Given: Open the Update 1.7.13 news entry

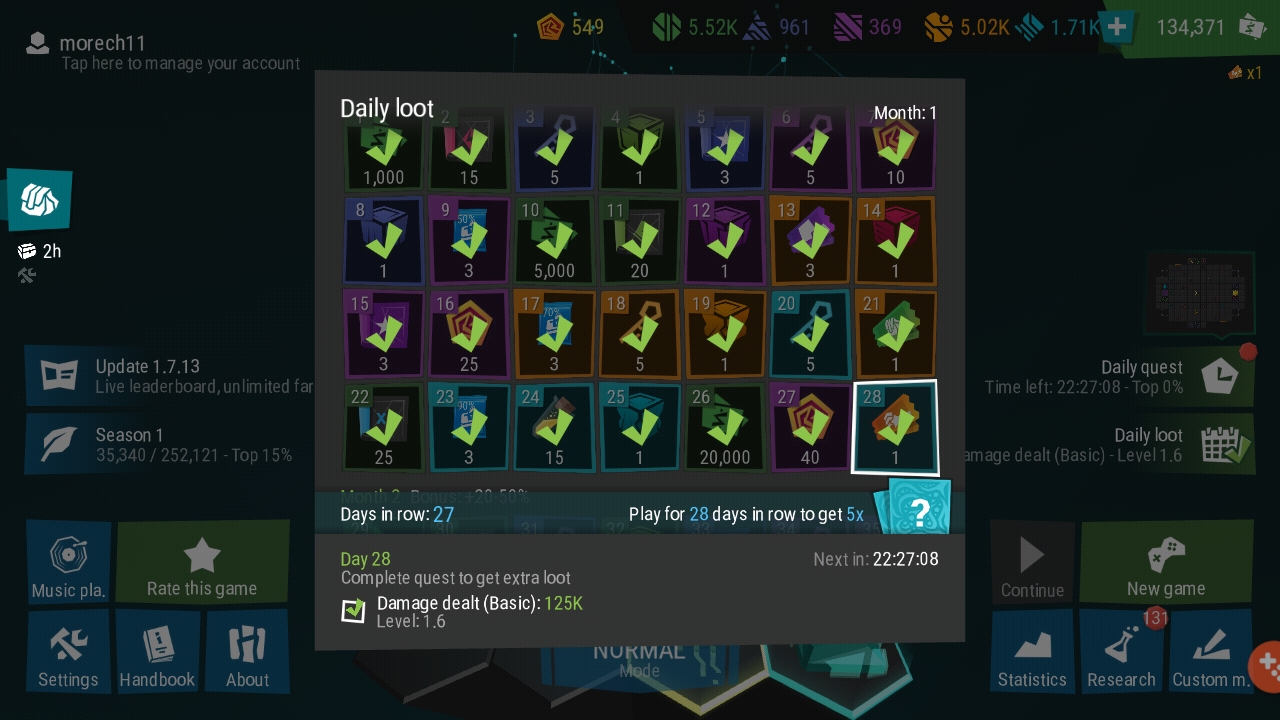Looking at the screenshot, I should (x=170, y=375).
